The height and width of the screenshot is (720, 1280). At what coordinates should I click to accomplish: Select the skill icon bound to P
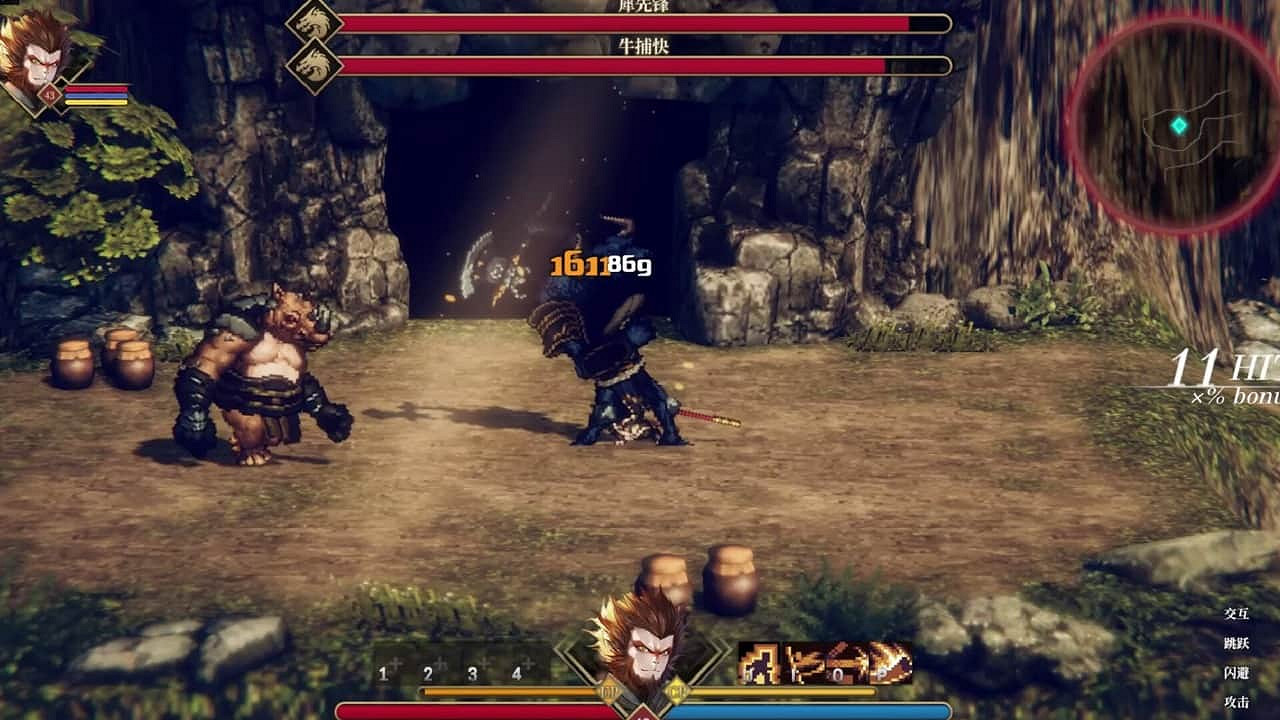pos(891,660)
